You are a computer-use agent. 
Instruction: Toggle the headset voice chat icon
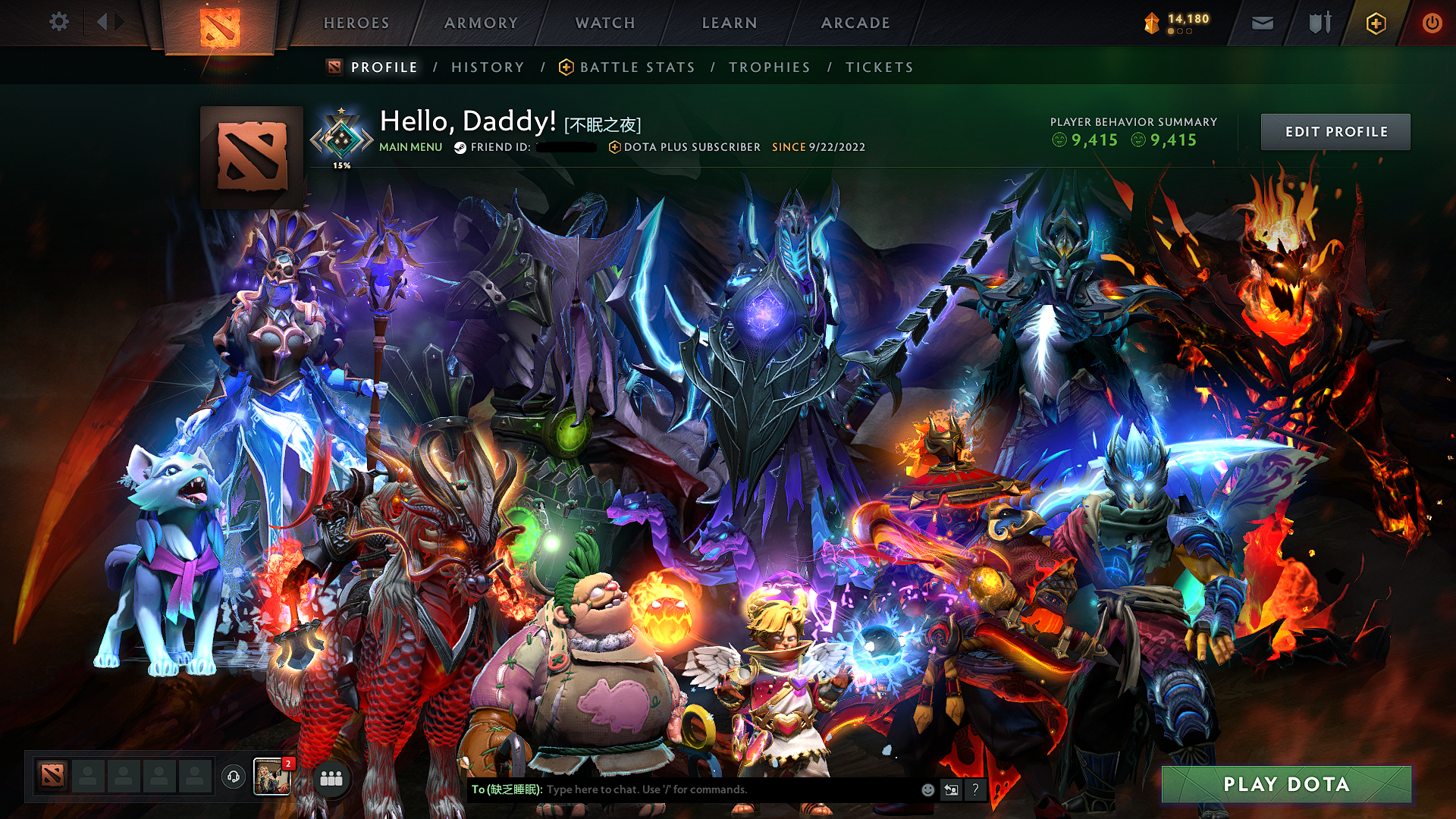234,775
